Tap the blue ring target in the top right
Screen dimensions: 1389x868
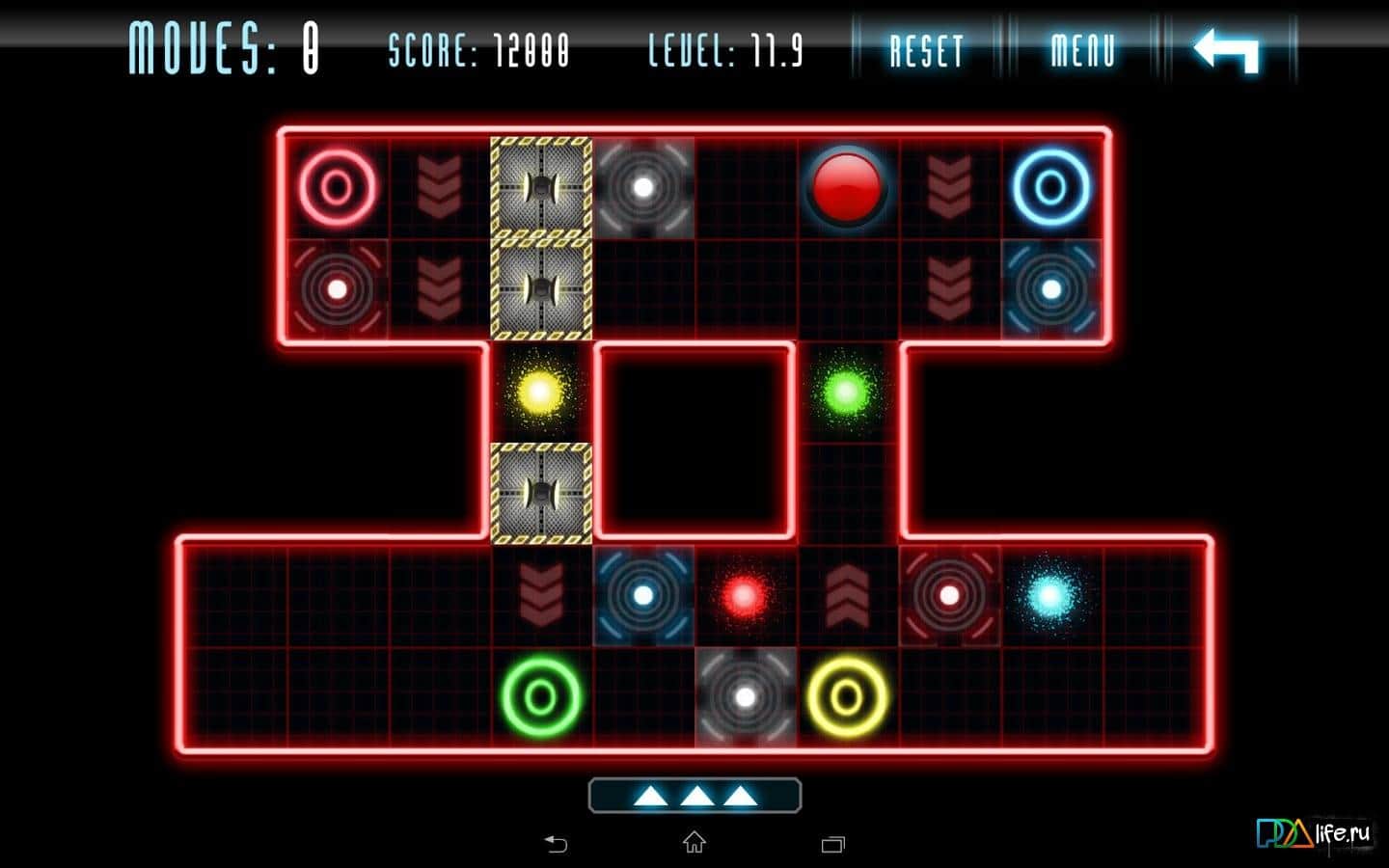1052,186
